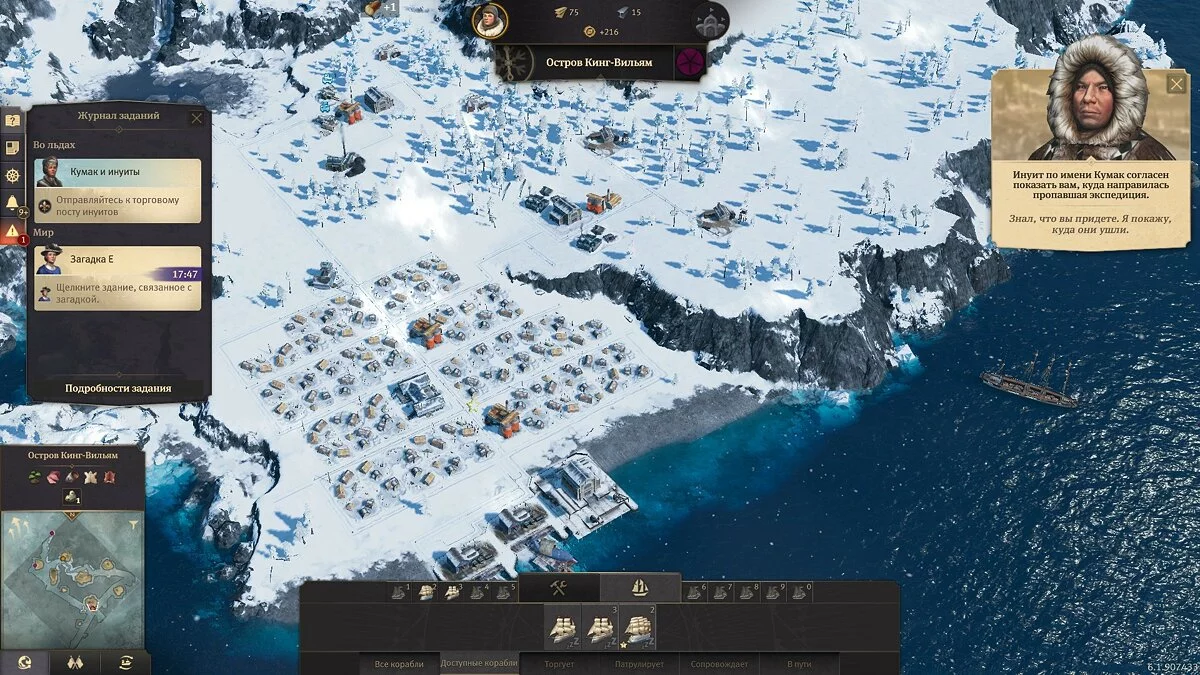
Task: Open the bell notifications tab
Action: (x=12, y=204)
